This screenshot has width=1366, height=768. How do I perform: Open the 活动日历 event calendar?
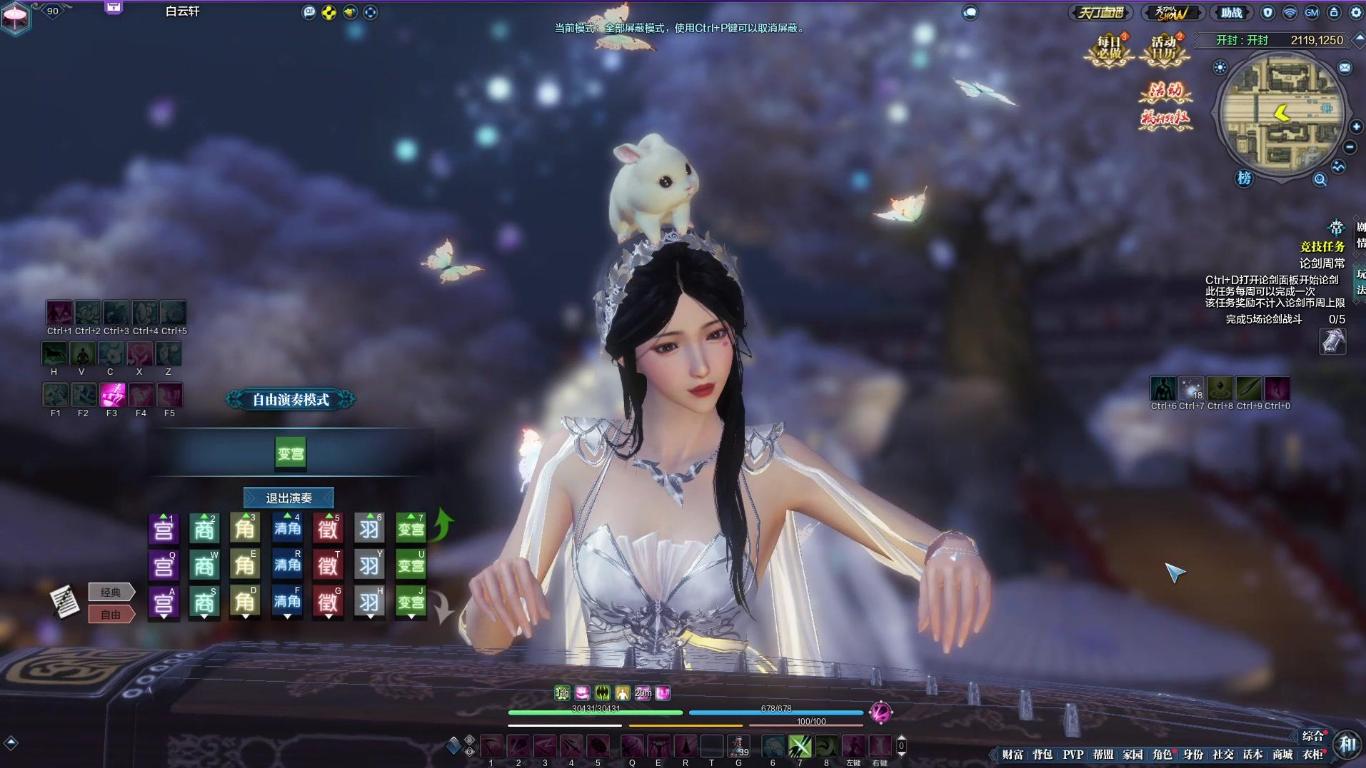(1163, 50)
